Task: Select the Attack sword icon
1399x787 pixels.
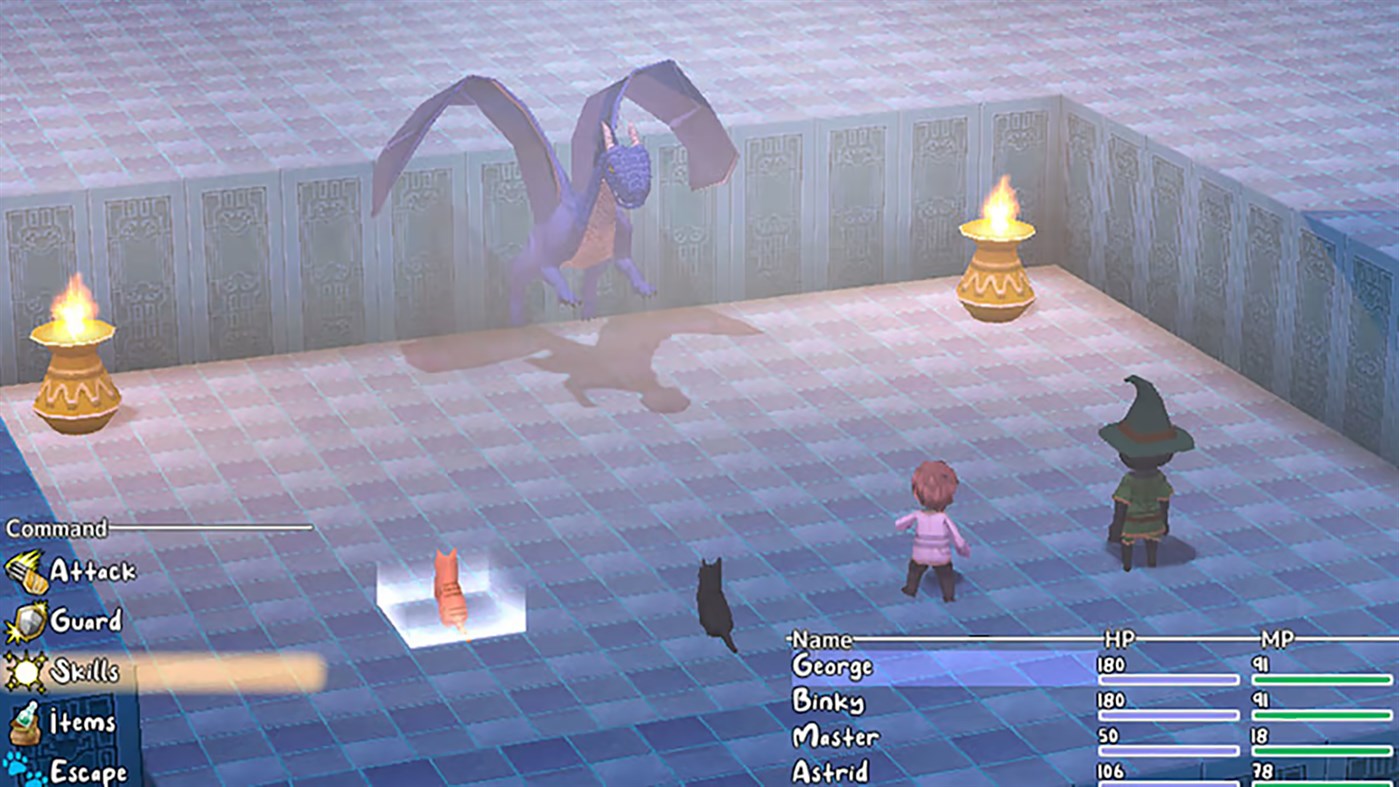Action: pyautogui.click(x=25, y=569)
